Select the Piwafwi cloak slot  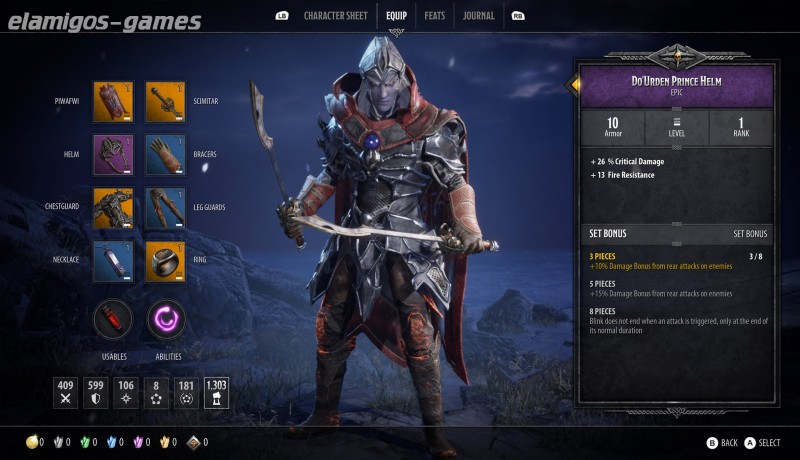tap(113, 102)
